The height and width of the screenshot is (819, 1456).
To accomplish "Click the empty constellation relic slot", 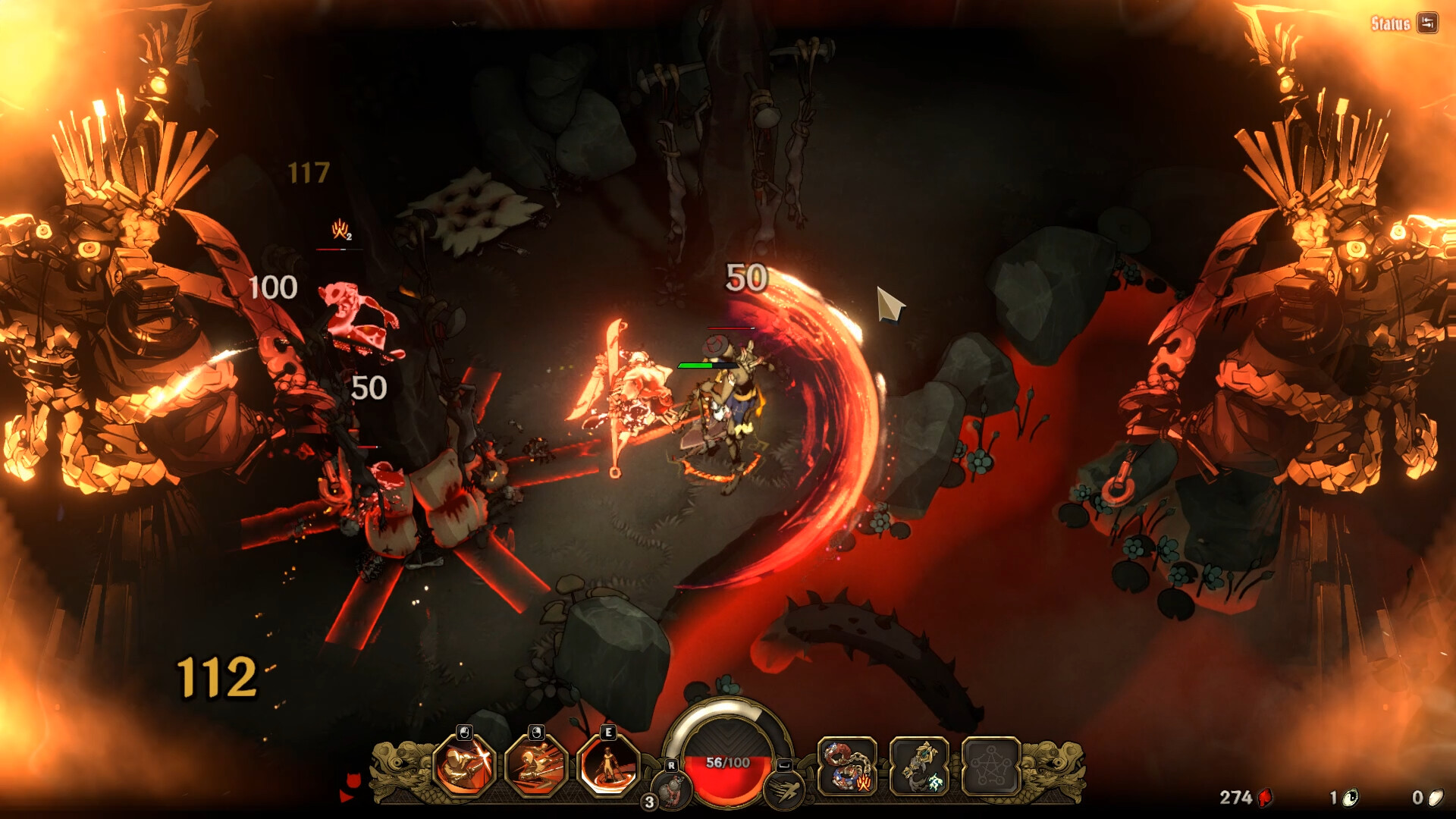I will 990,766.
